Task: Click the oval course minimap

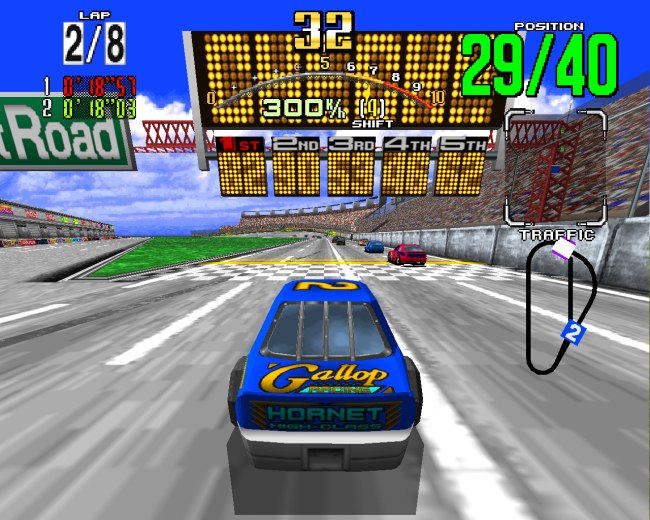Action: coord(561,307)
